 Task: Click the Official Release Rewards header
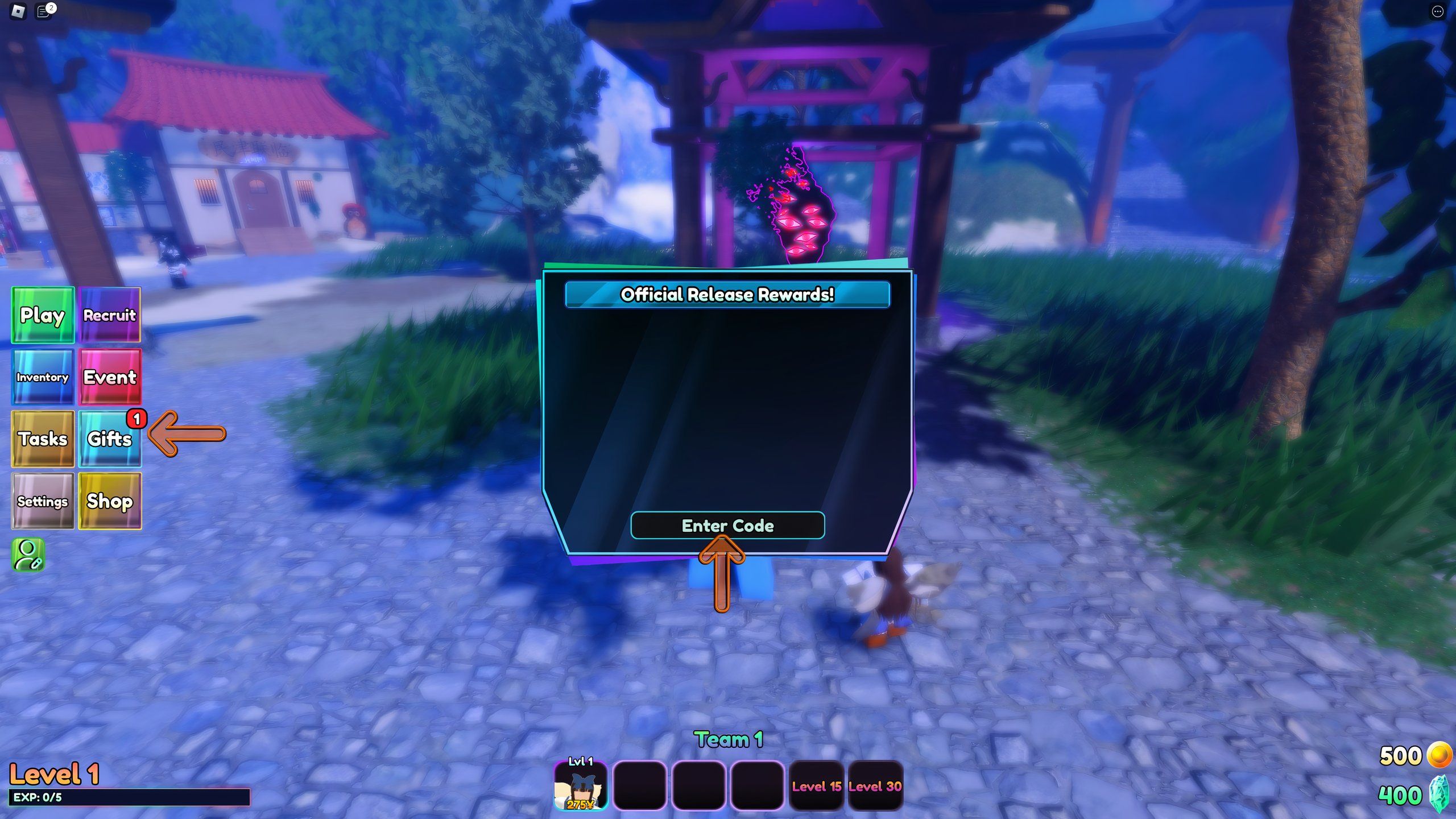(727, 295)
